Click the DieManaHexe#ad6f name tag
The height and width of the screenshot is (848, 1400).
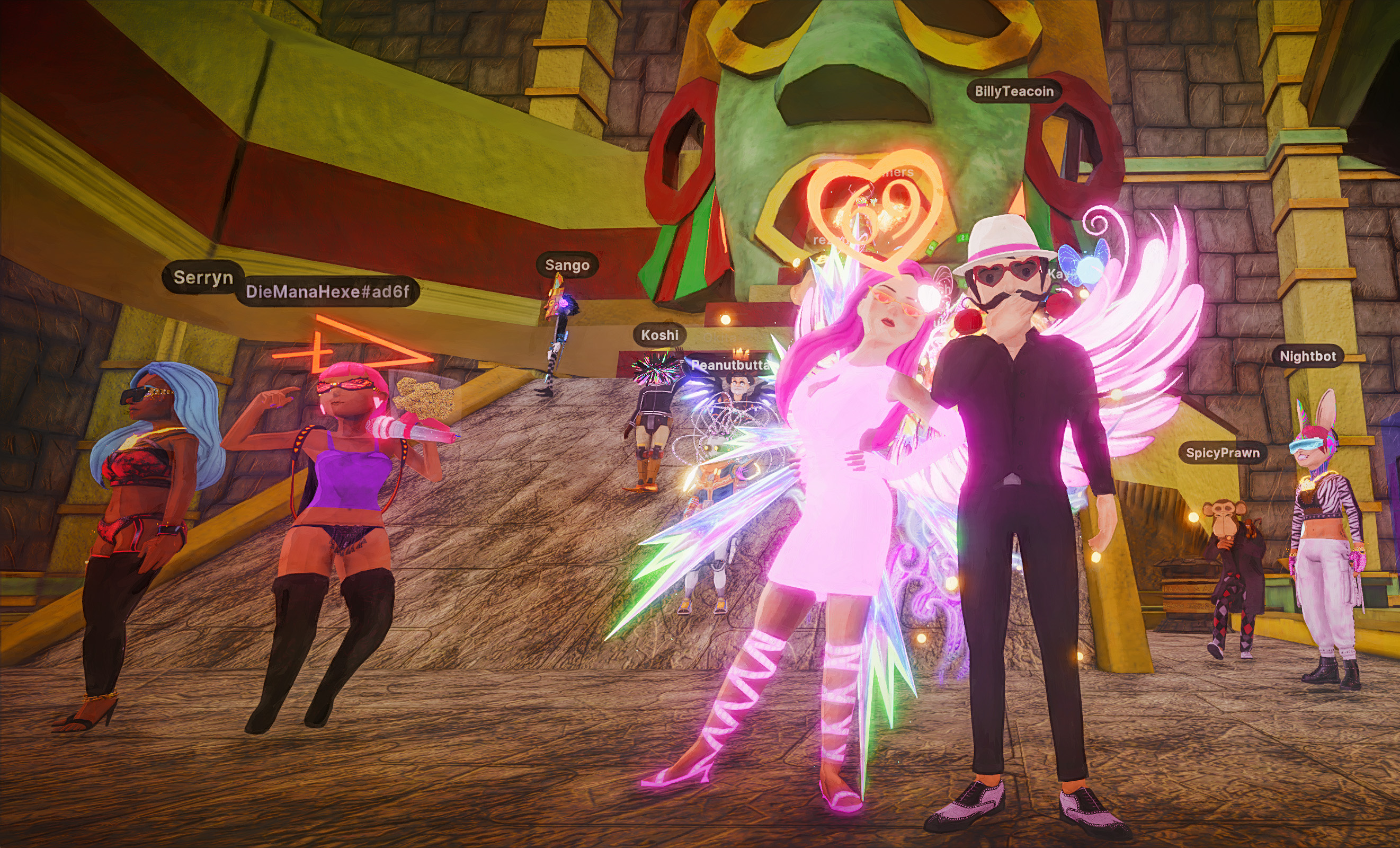click(x=327, y=292)
